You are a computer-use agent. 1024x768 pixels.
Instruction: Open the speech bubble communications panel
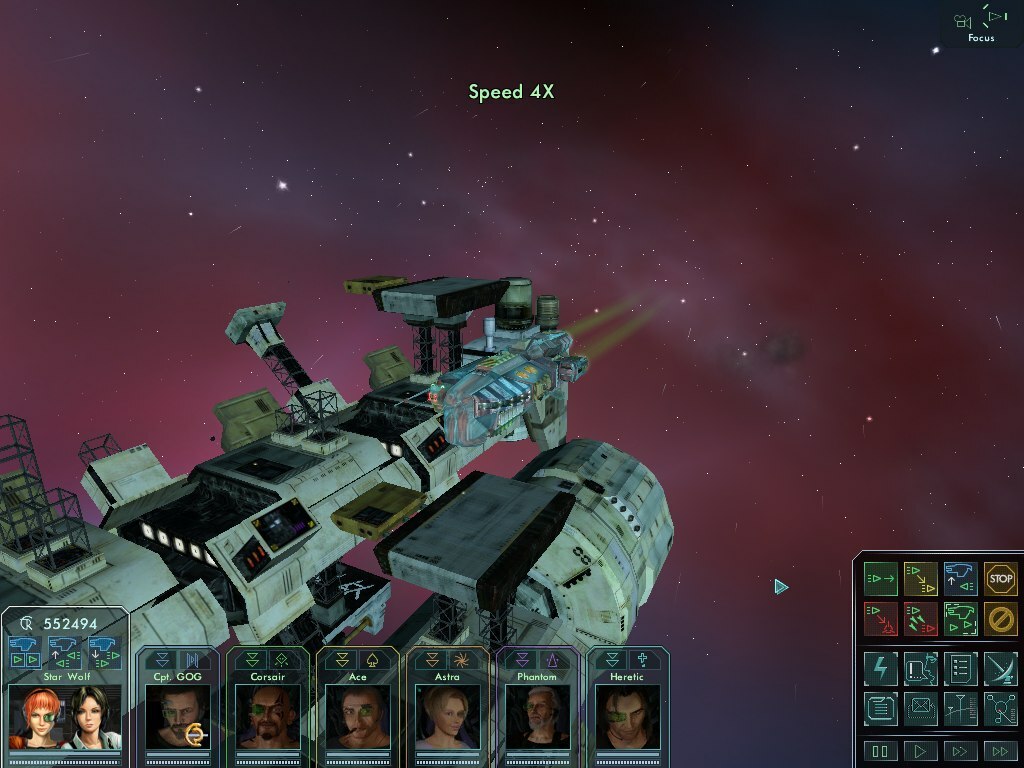point(881,708)
